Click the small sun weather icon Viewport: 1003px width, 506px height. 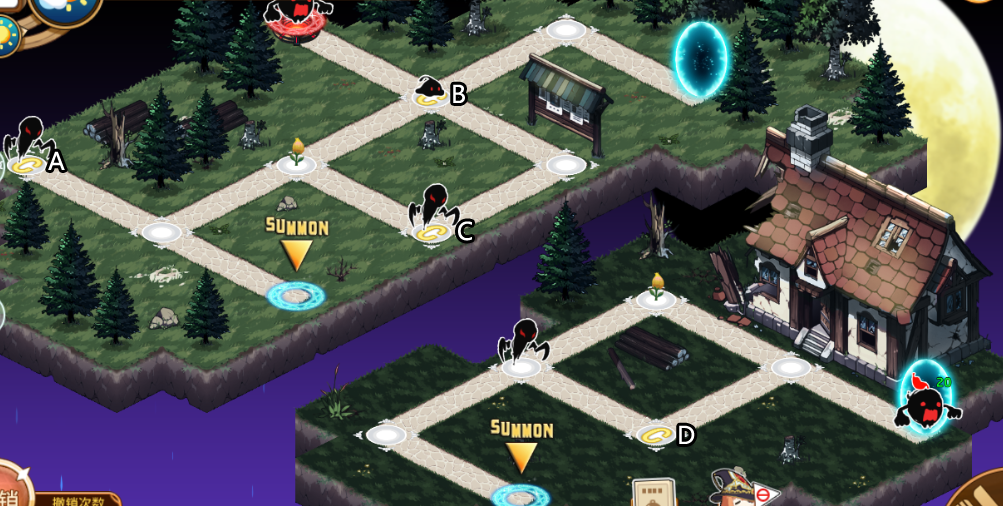[7, 36]
